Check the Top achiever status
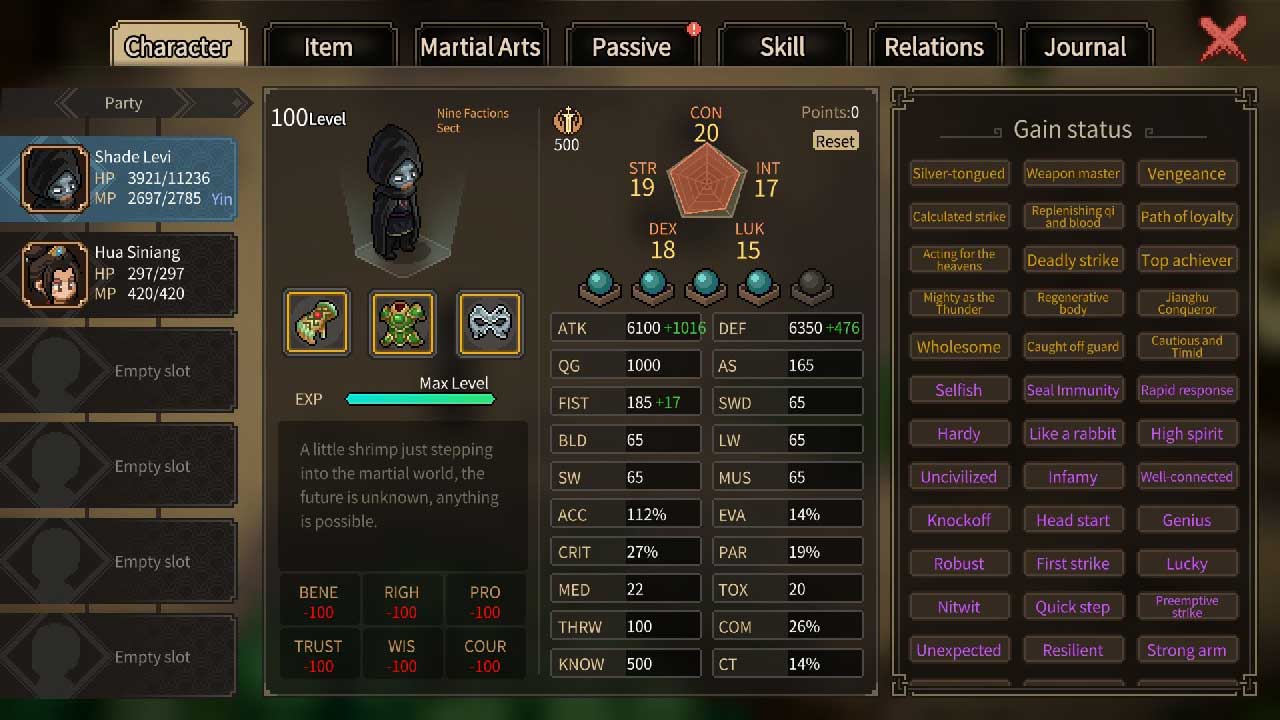The height and width of the screenshot is (720, 1280). point(1187,260)
